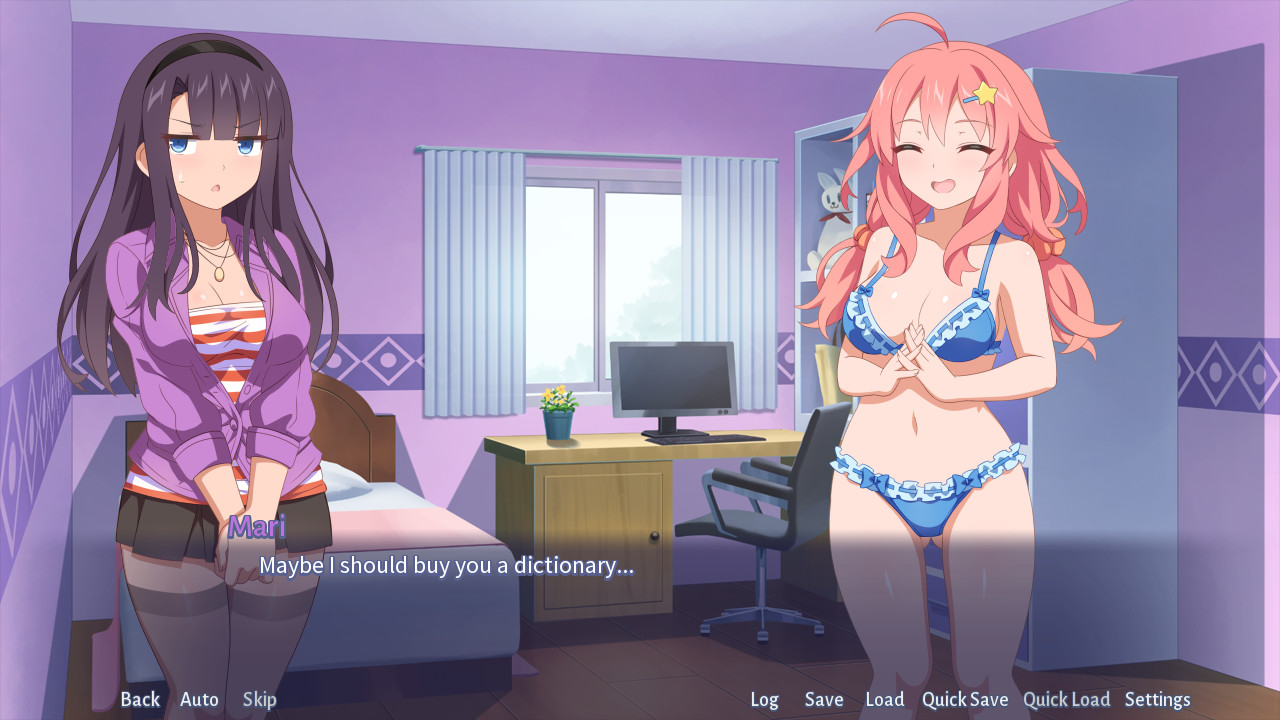The image size is (1280, 720).
Task: Open the Settings menu
Action: coord(1157,699)
